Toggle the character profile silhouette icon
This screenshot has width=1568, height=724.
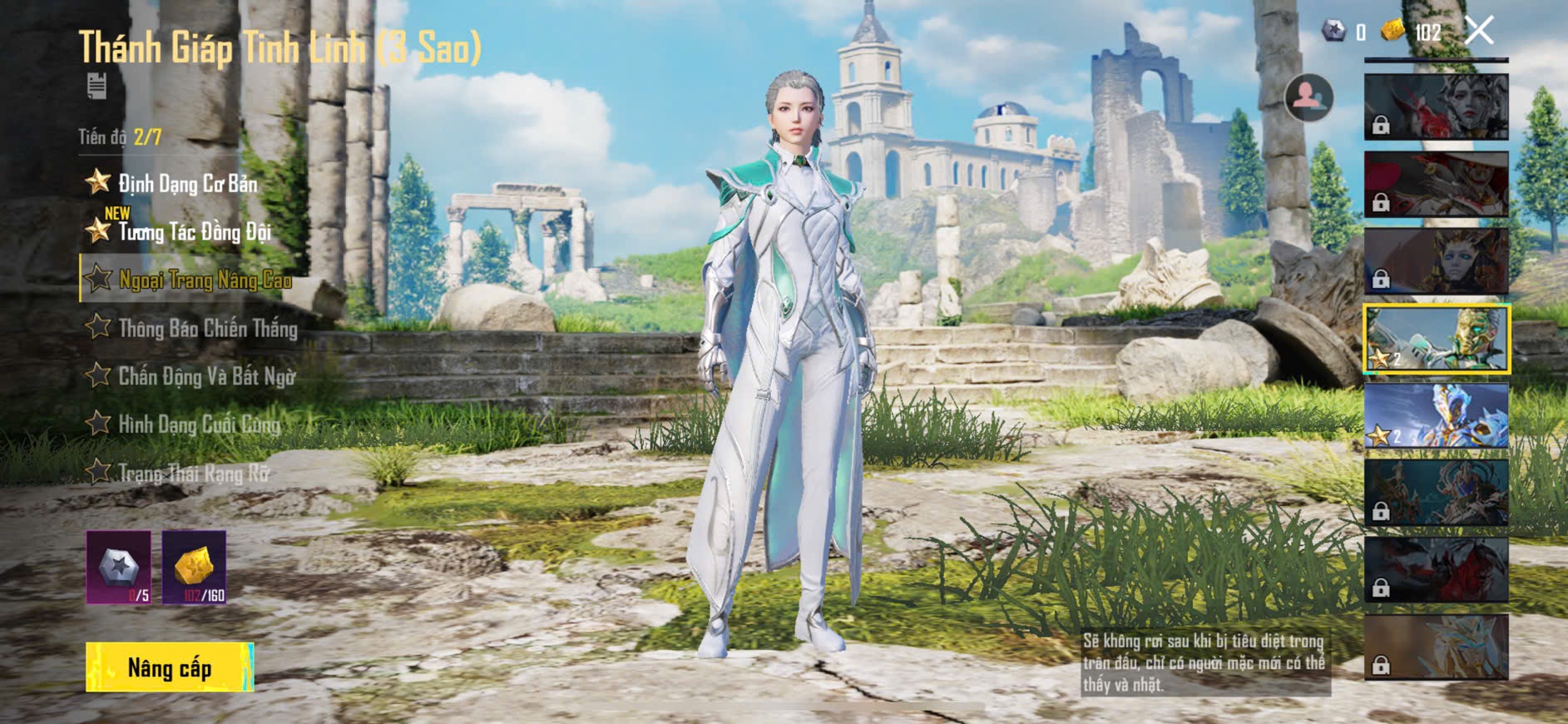tap(1308, 98)
